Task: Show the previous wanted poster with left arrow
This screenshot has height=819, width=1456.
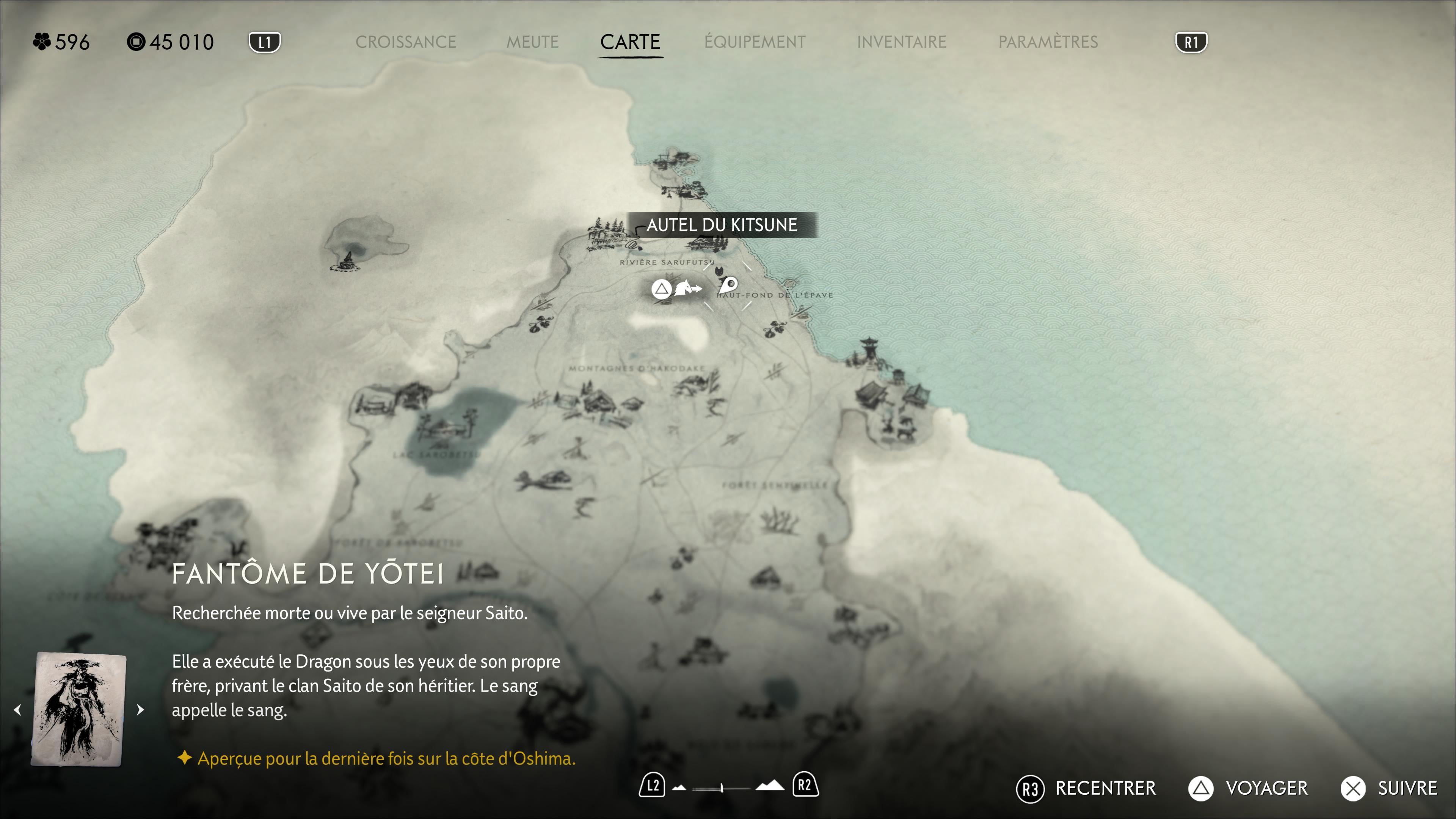Action: tap(18, 709)
